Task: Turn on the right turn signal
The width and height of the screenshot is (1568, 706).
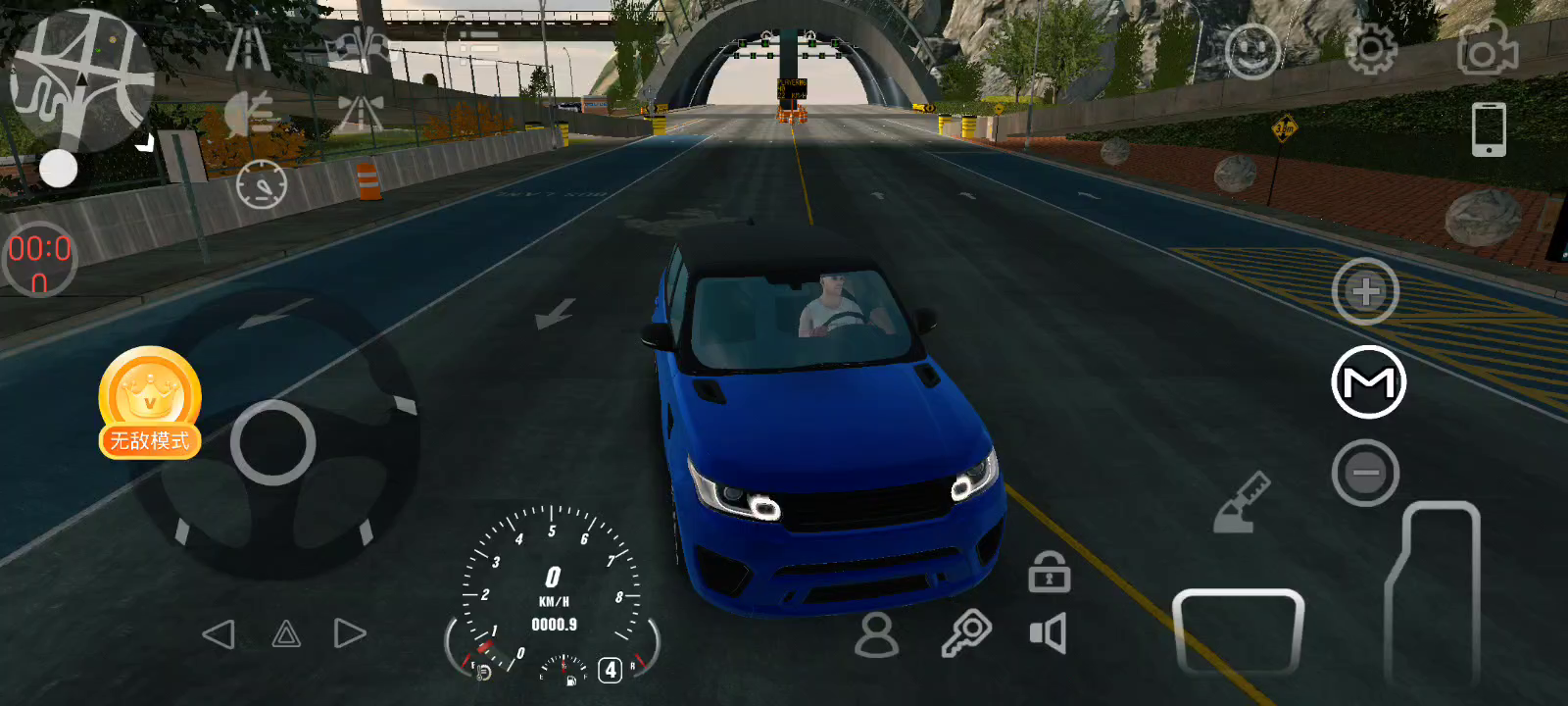Action: tap(349, 634)
